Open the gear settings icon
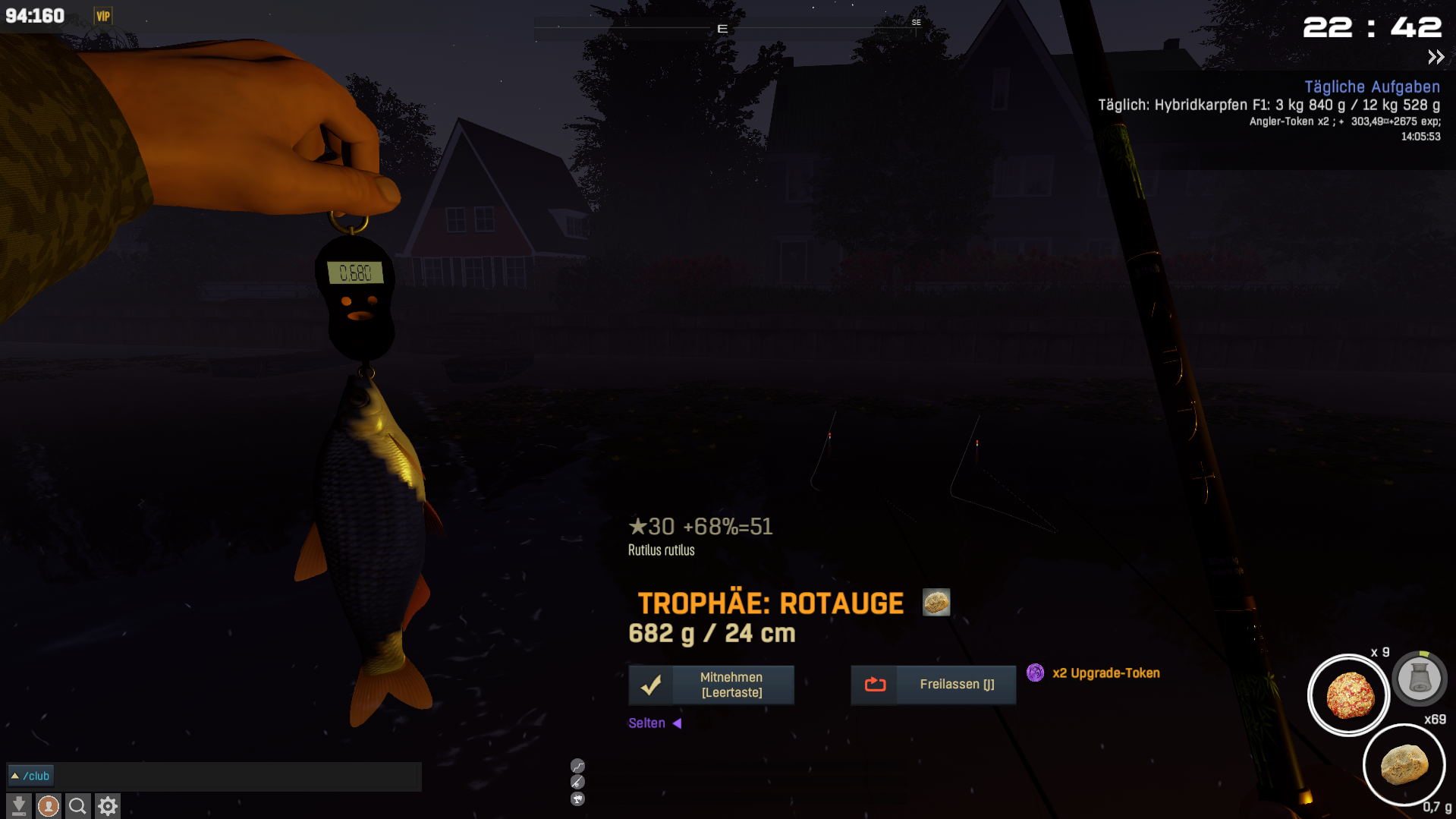 (x=108, y=805)
